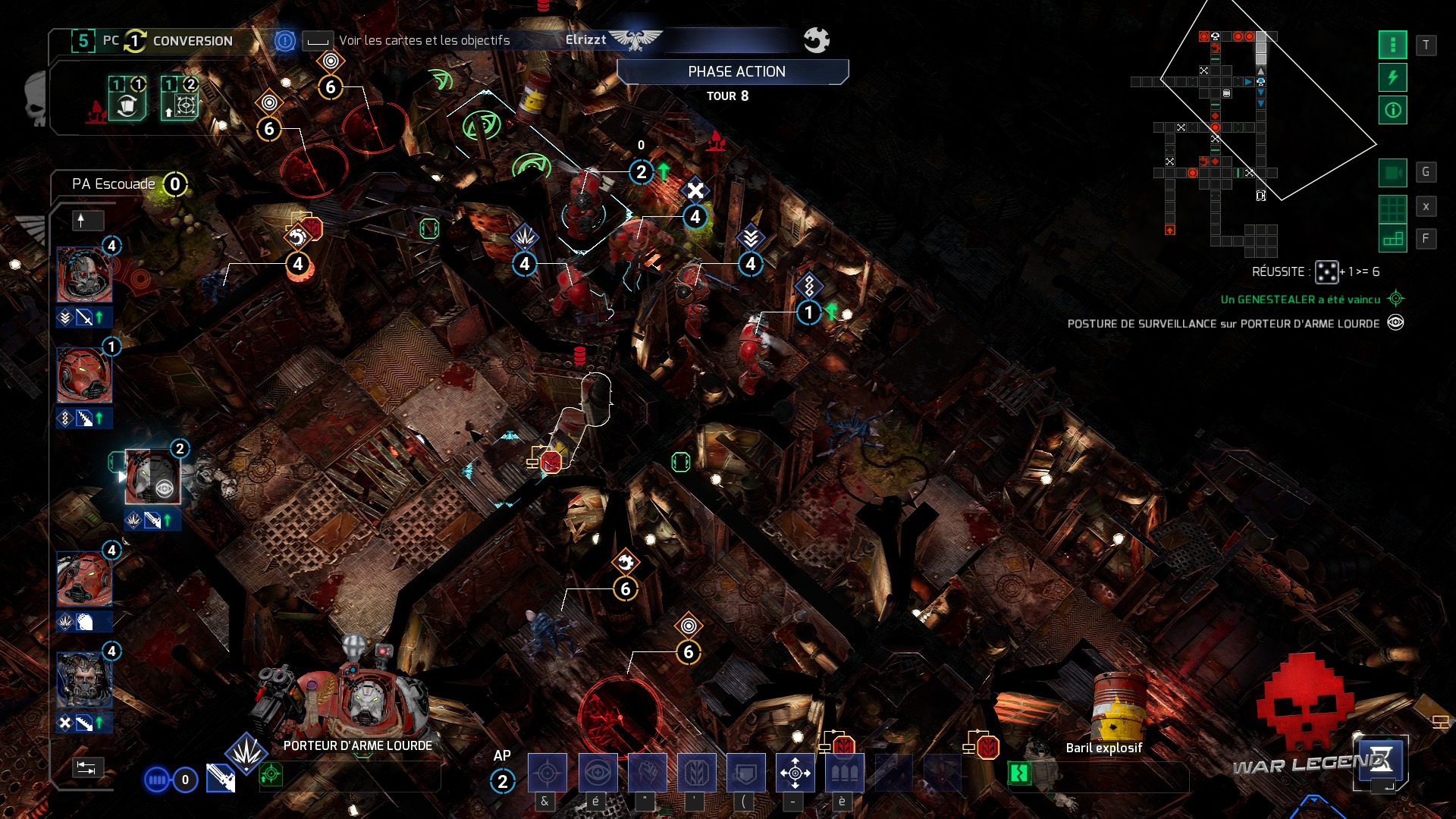Click the stairs-shaped level view button
This screenshot has width=1456, height=819.
(x=1392, y=239)
